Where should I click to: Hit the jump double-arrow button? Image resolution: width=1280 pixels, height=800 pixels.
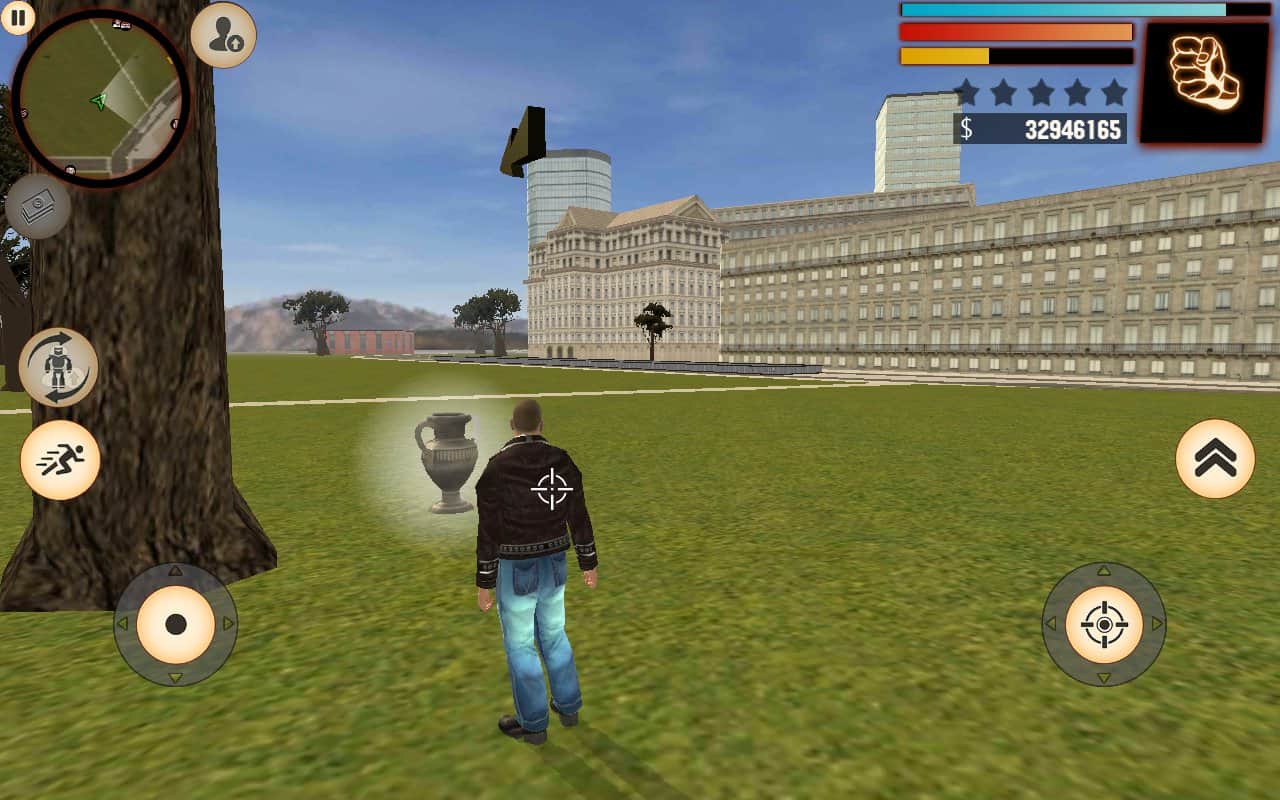point(1215,459)
